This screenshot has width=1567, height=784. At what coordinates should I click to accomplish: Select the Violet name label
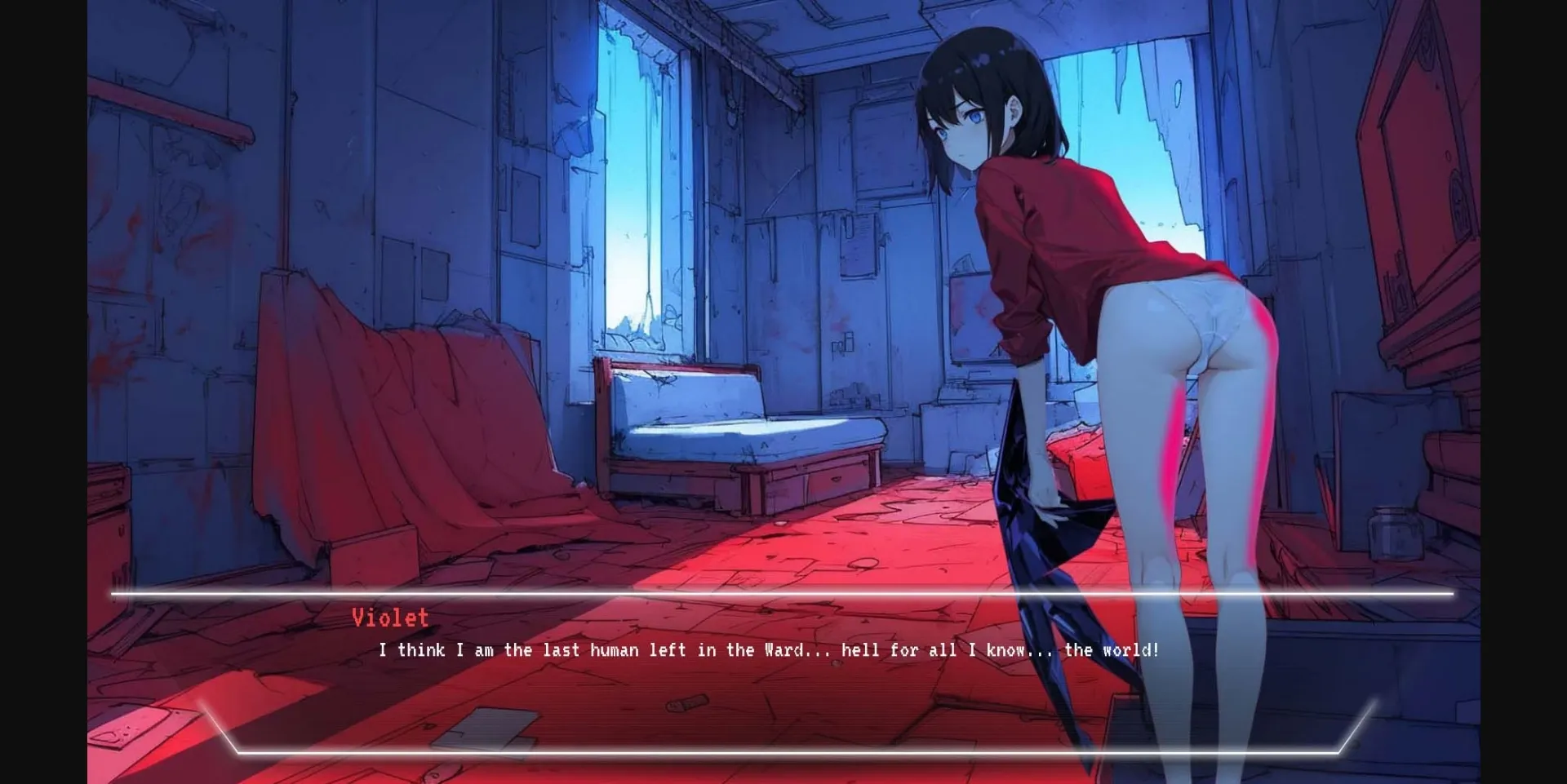[389, 618]
